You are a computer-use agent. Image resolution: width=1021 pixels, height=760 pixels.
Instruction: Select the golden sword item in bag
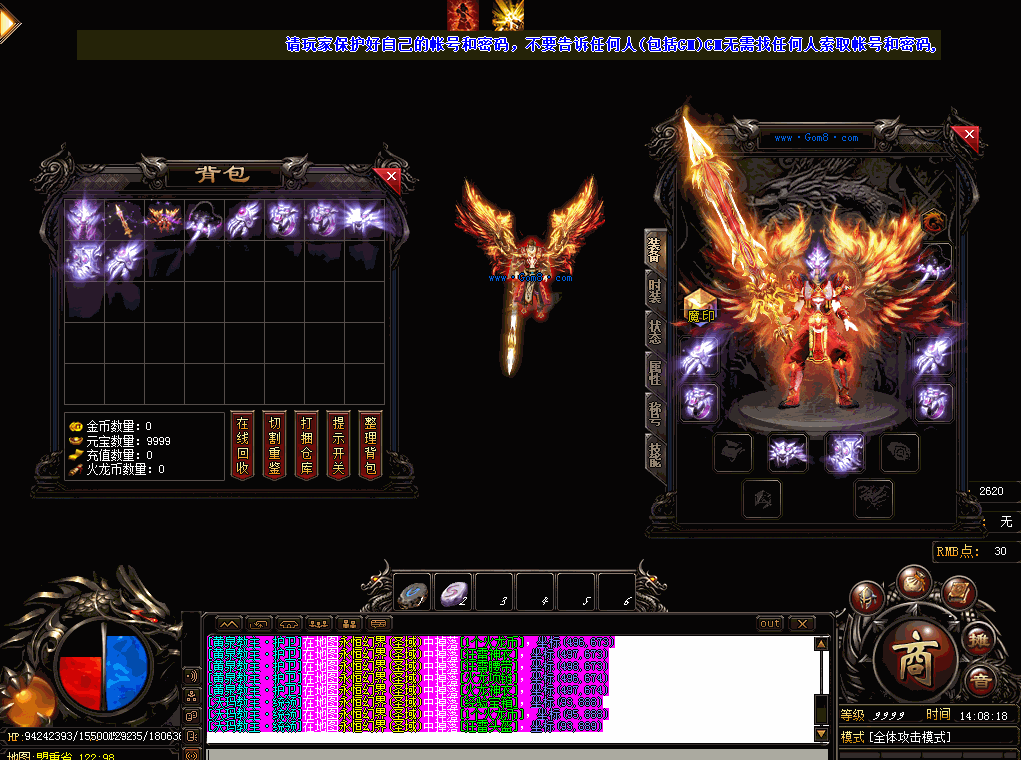[122, 218]
